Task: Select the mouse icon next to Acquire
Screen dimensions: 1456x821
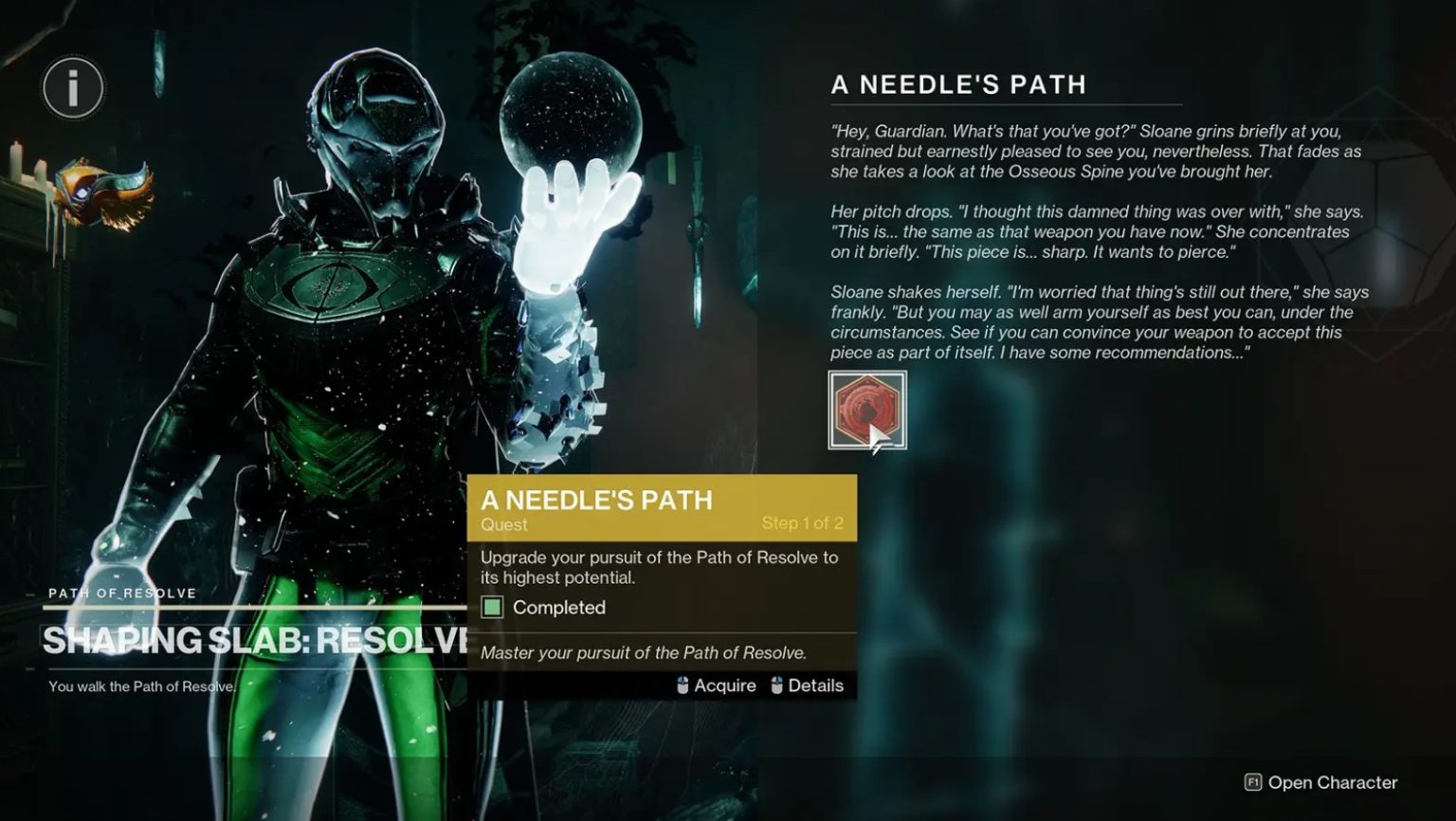Action: [681, 684]
